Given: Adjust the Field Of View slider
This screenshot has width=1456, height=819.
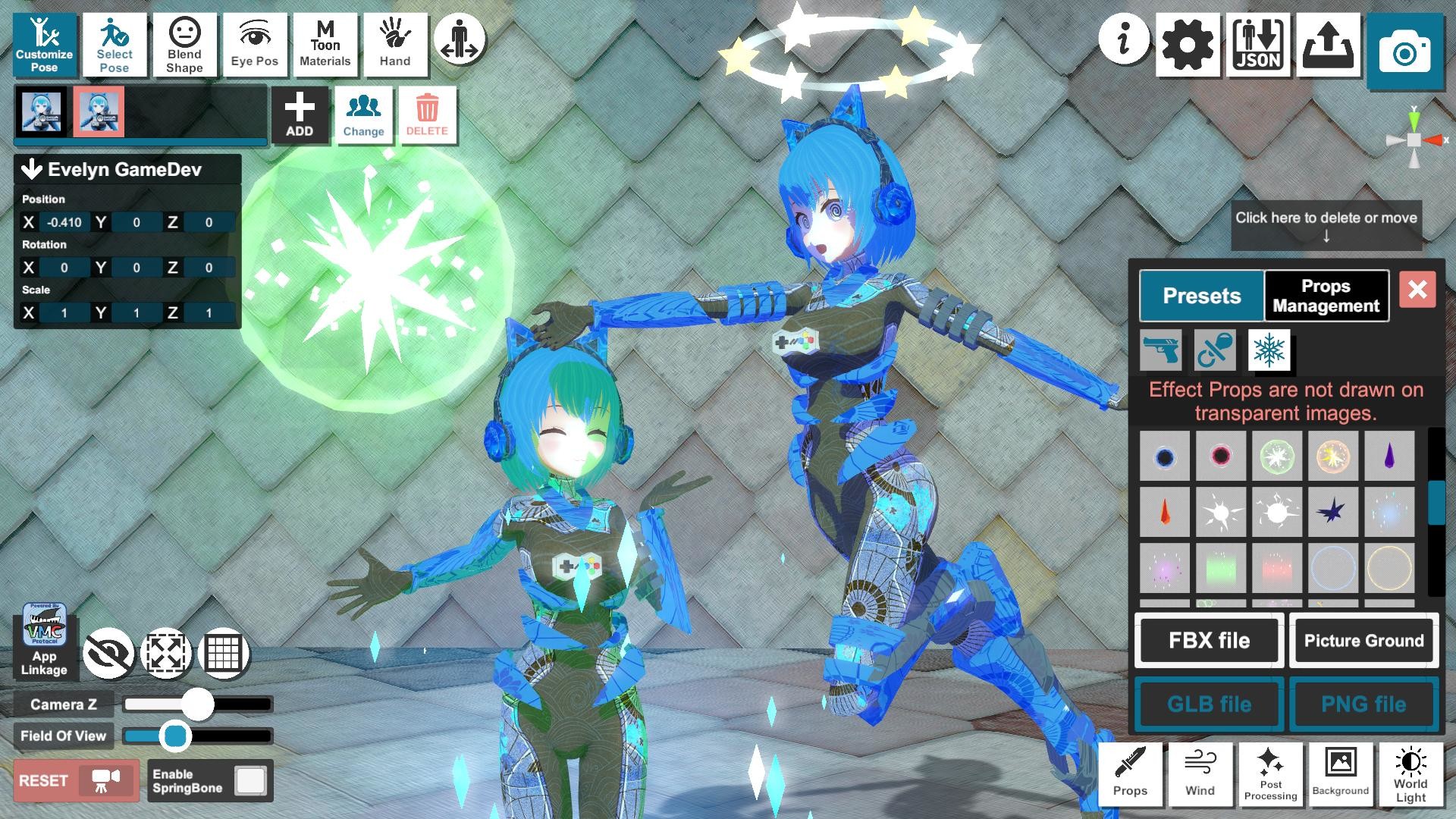Looking at the screenshot, I should (176, 735).
